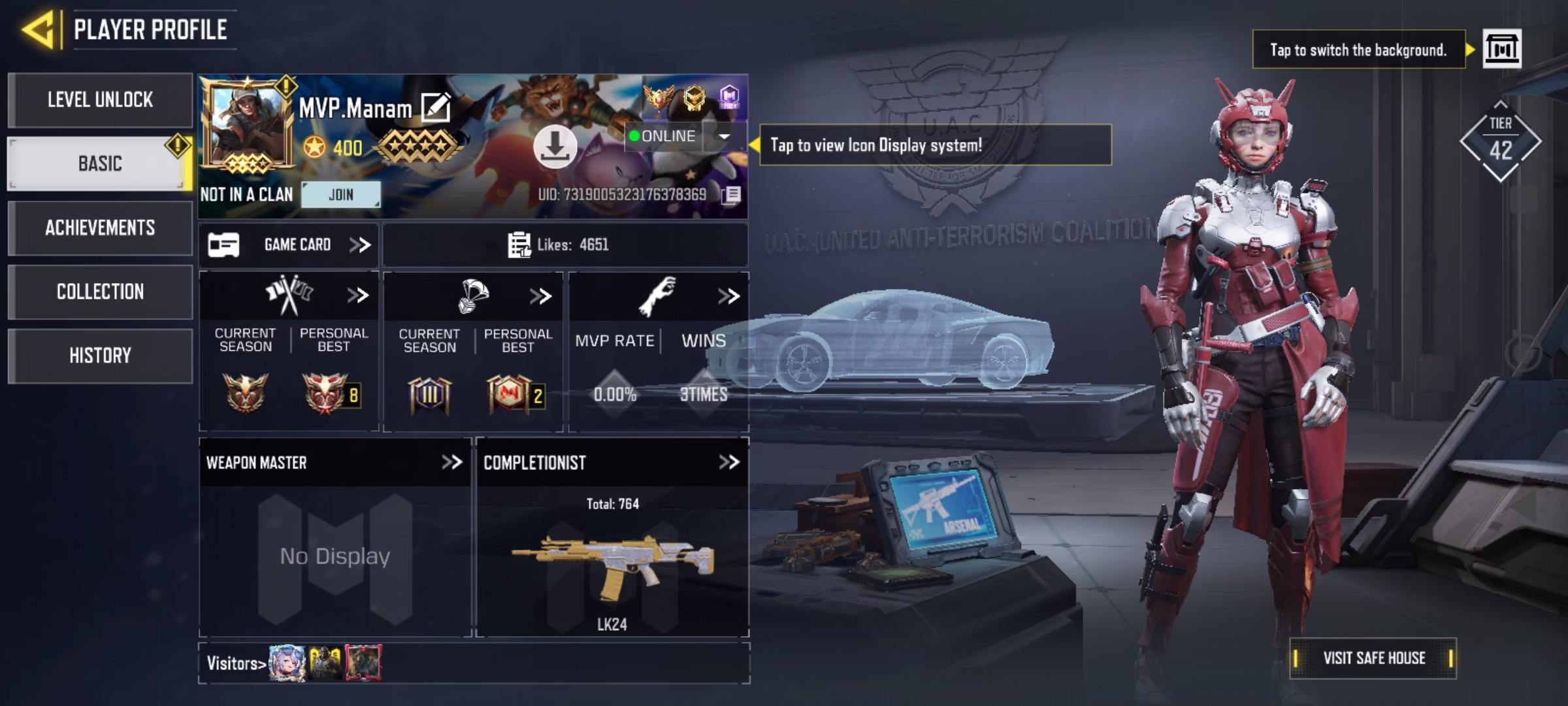Open the Tier 42 badge
Viewport: 1568px width, 706px height.
click(1500, 142)
